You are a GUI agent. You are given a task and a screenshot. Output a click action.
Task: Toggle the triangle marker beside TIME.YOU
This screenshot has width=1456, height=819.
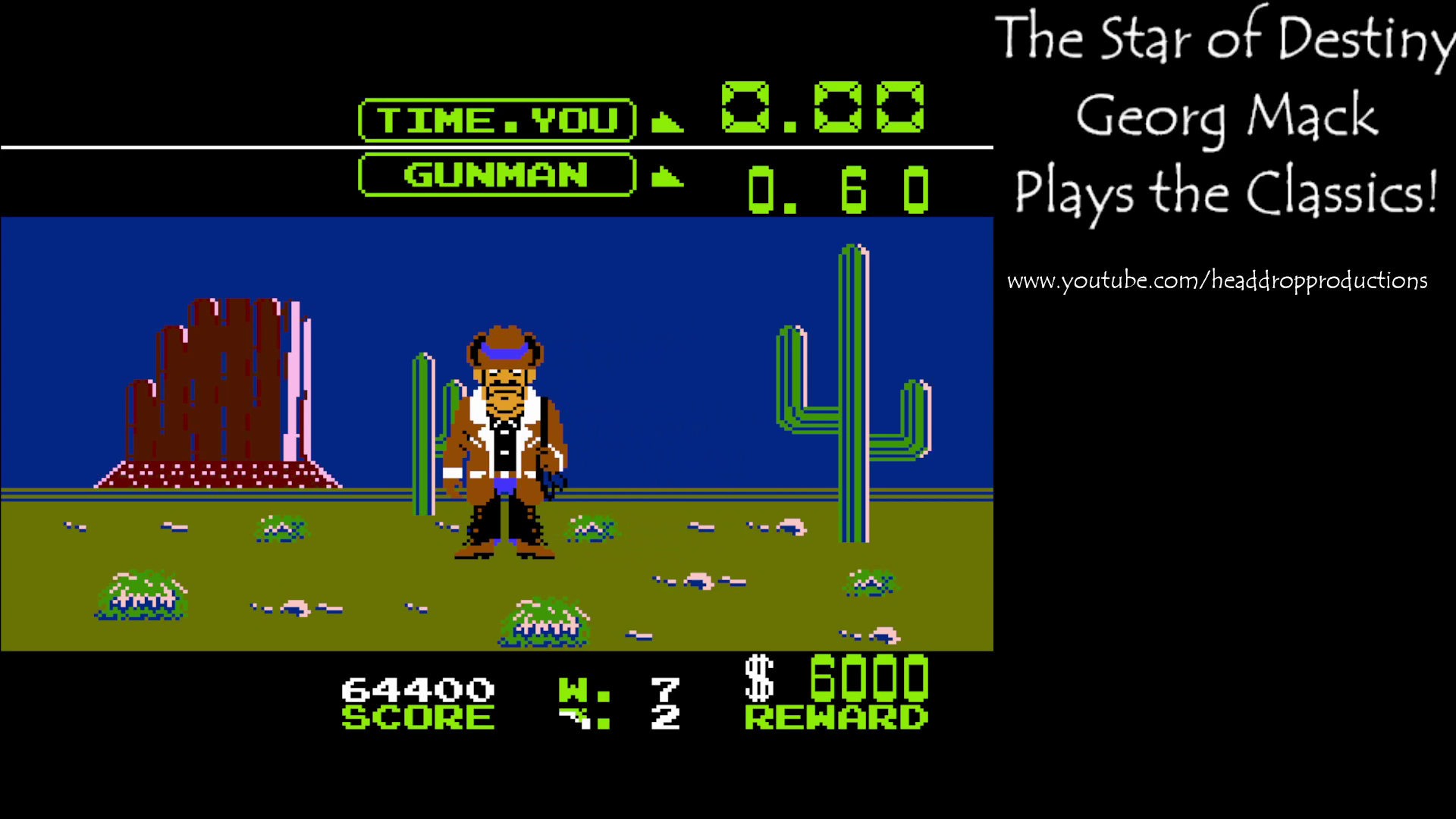[666, 120]
